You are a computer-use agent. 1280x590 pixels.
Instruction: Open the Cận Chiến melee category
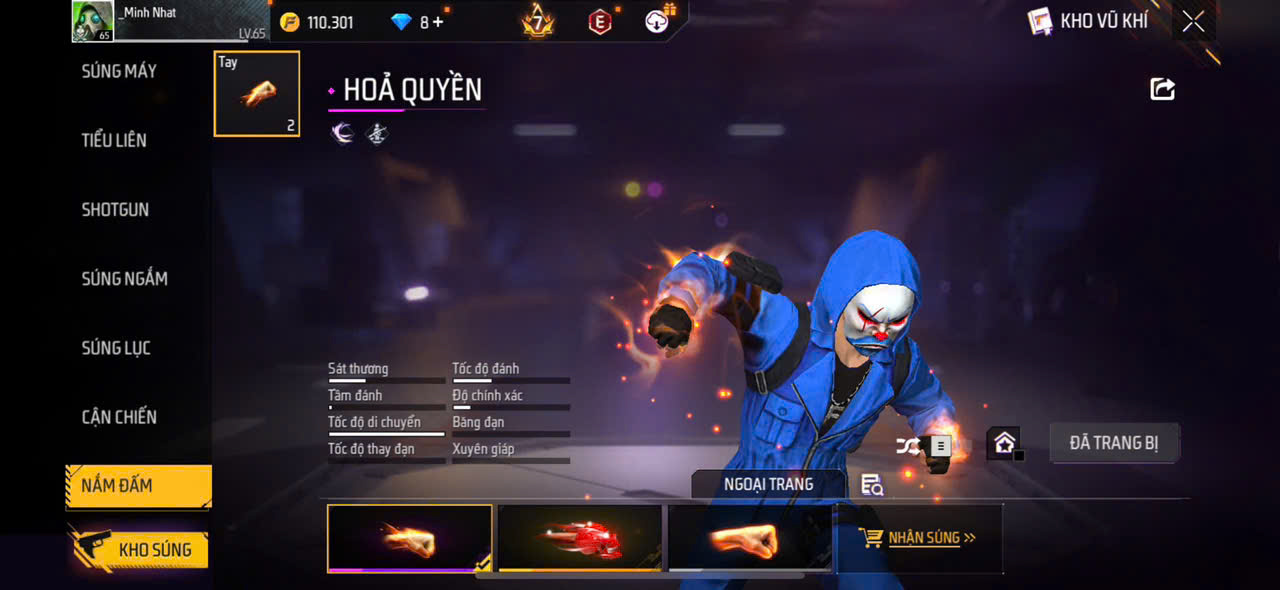tap(119, 417)
